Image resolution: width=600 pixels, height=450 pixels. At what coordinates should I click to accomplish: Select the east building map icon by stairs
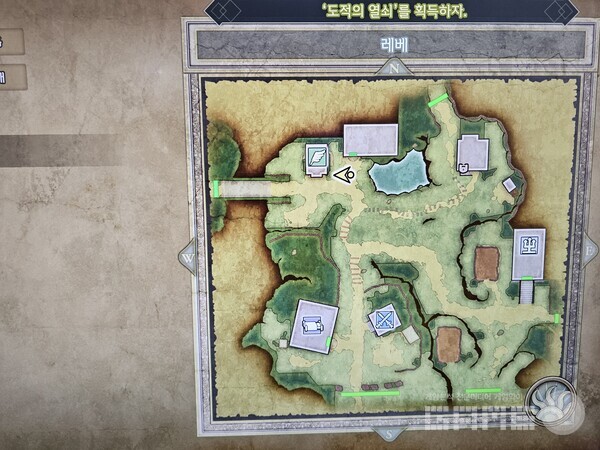coord(528,243)
